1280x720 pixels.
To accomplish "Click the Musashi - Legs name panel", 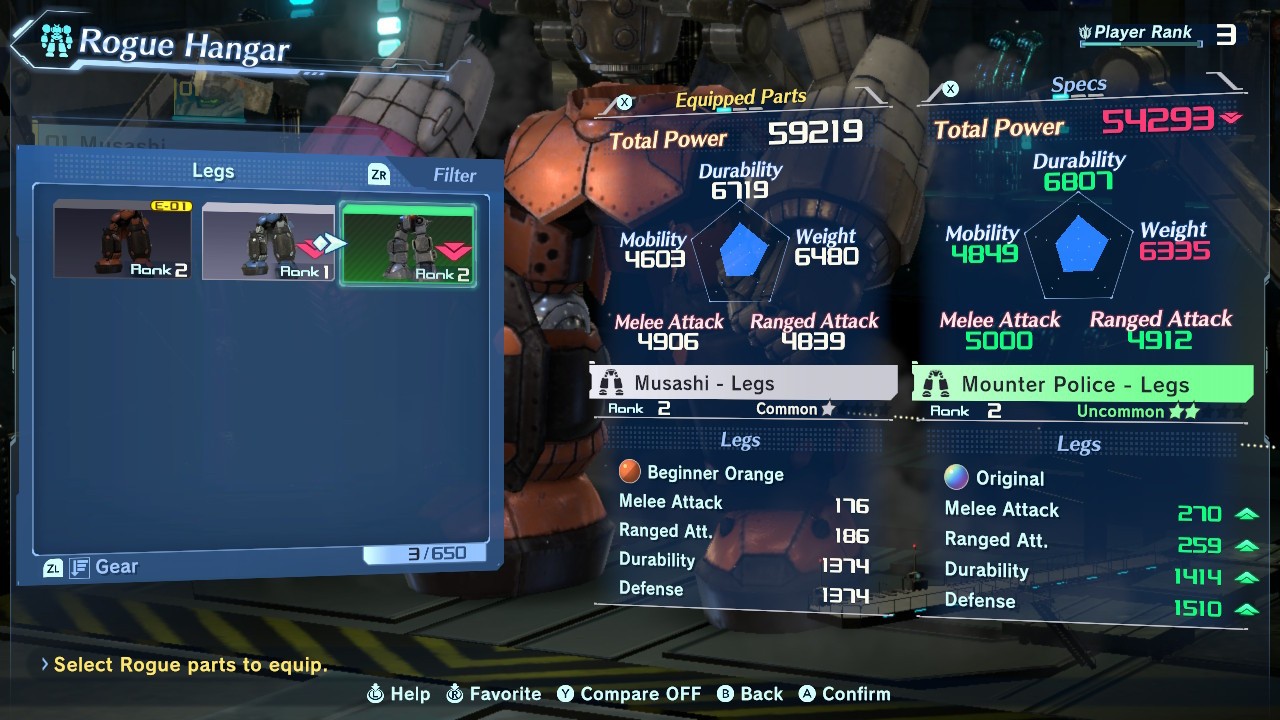I will coord(743,383).
